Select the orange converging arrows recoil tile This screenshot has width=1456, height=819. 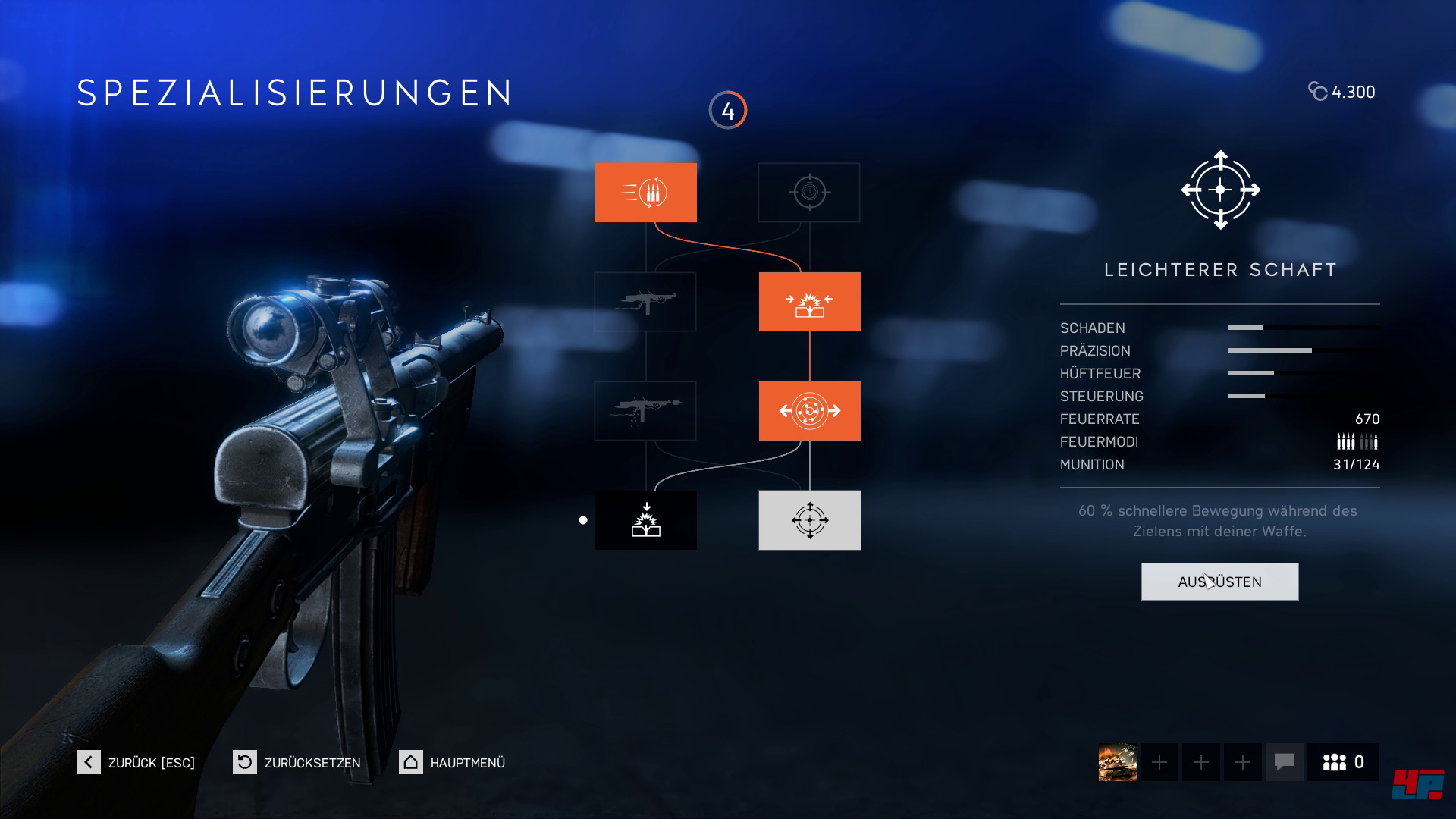[x=809, y=302]
